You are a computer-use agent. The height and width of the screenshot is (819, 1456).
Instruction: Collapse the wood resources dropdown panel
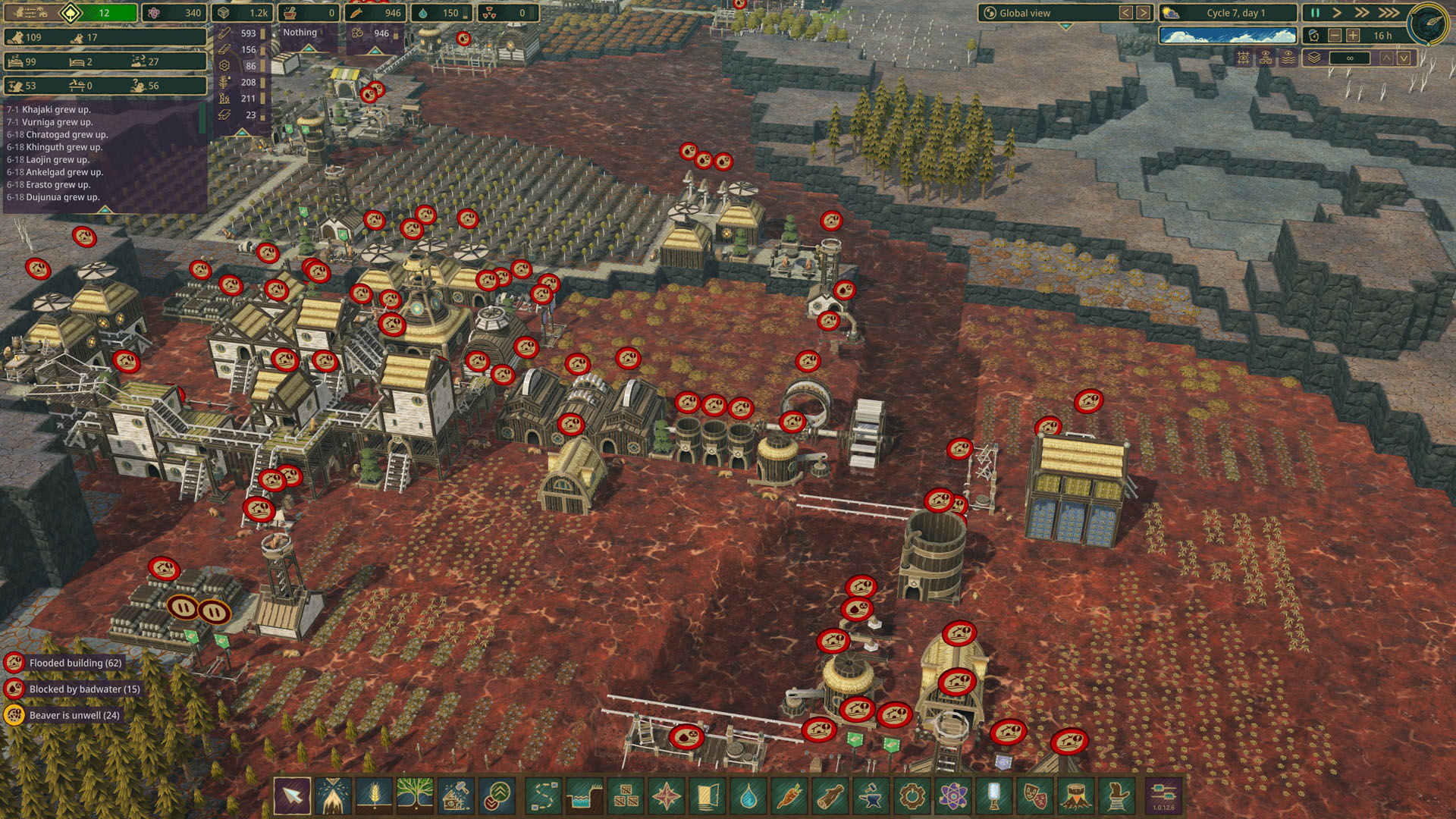coord(241,132)
